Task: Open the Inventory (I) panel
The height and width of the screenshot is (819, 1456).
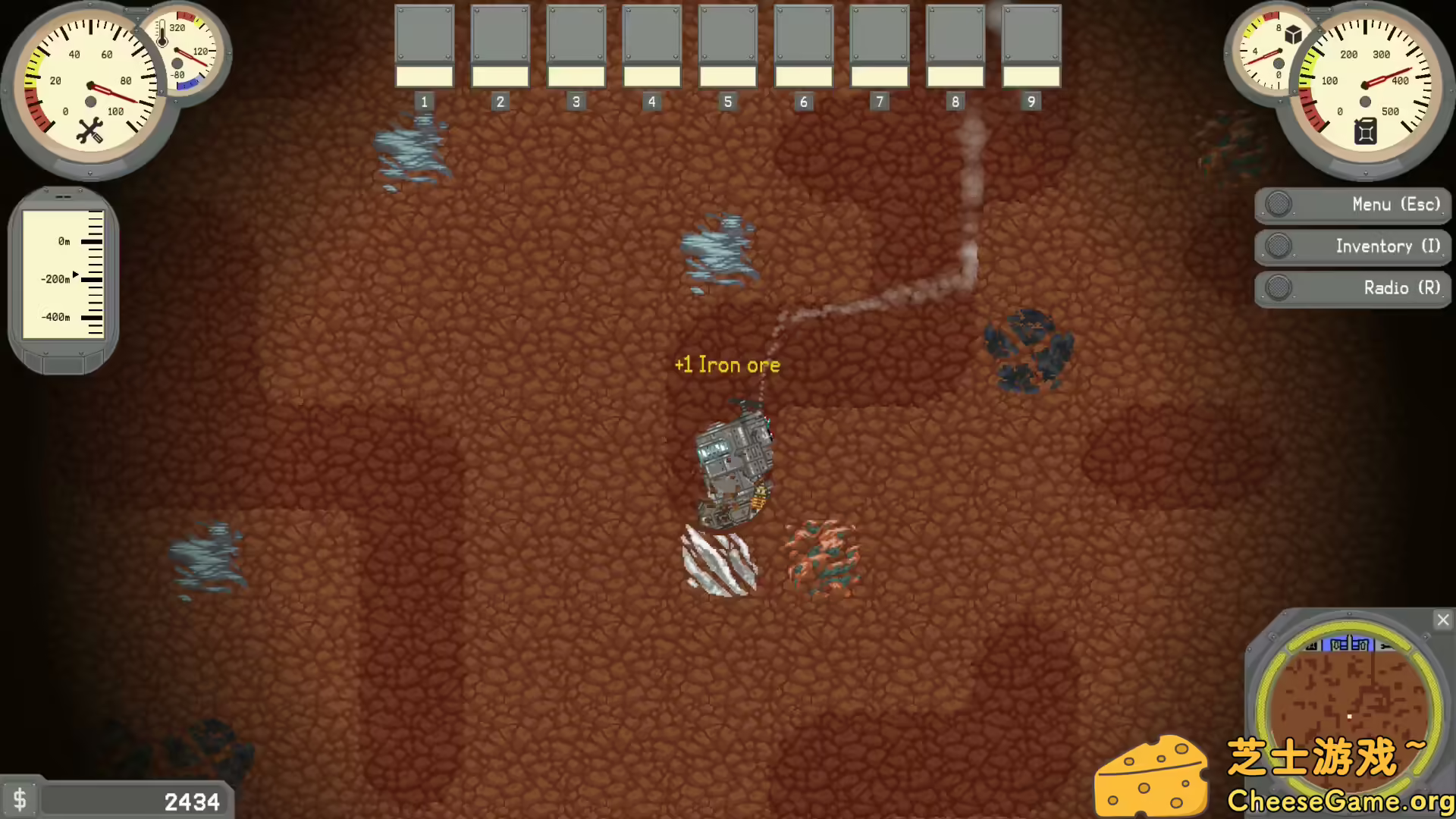Action: pos(1353,246)
